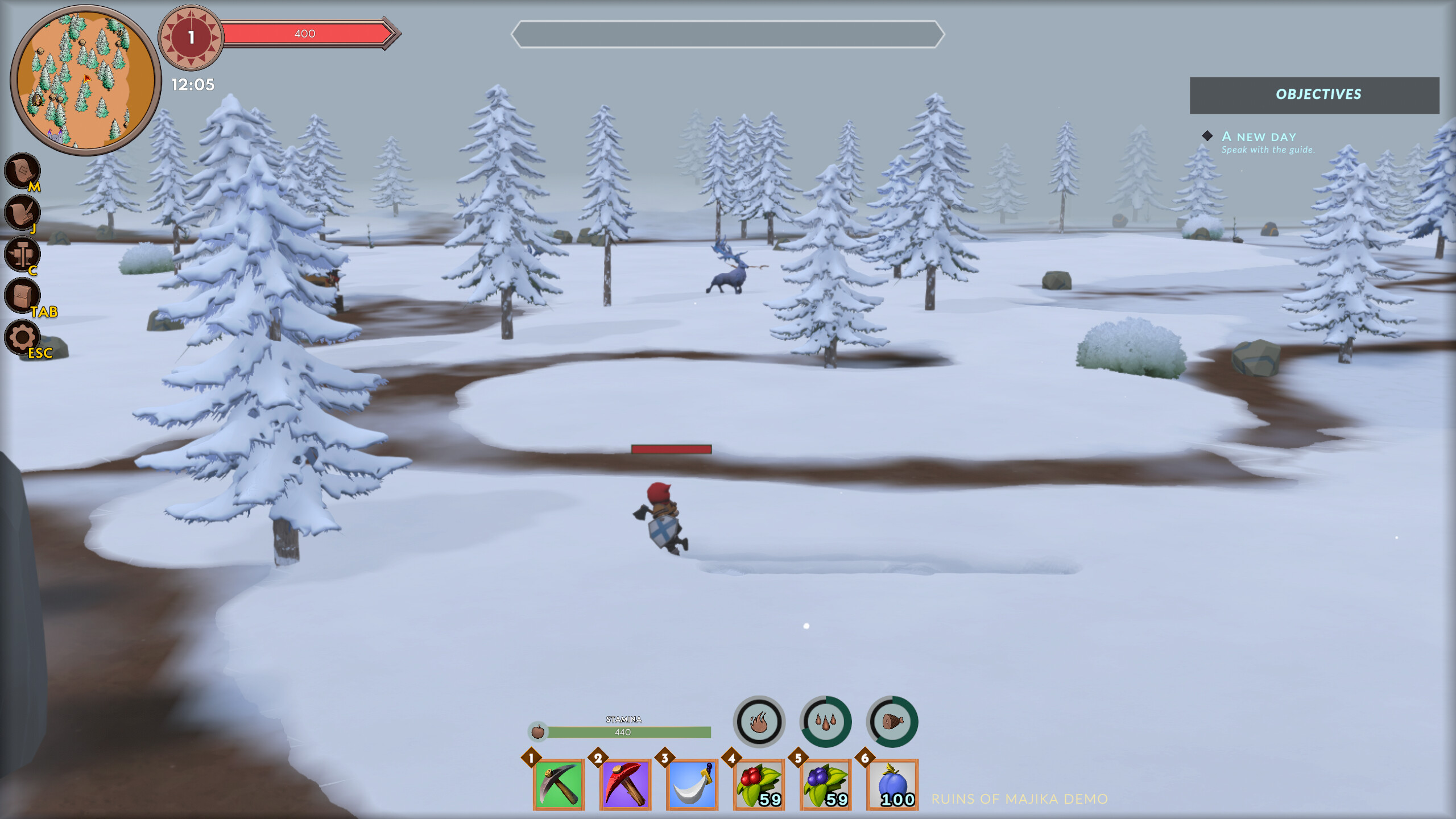1456x819 pixels.
Task: Expand the Objectives panel header
Action: (1318, 94)
